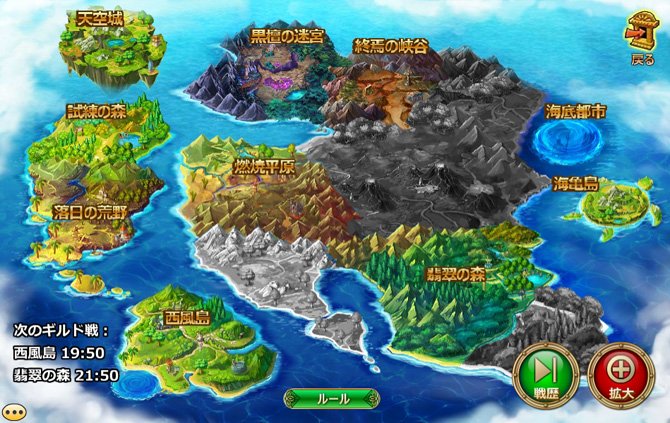Open the chat bubble icon

13,411
